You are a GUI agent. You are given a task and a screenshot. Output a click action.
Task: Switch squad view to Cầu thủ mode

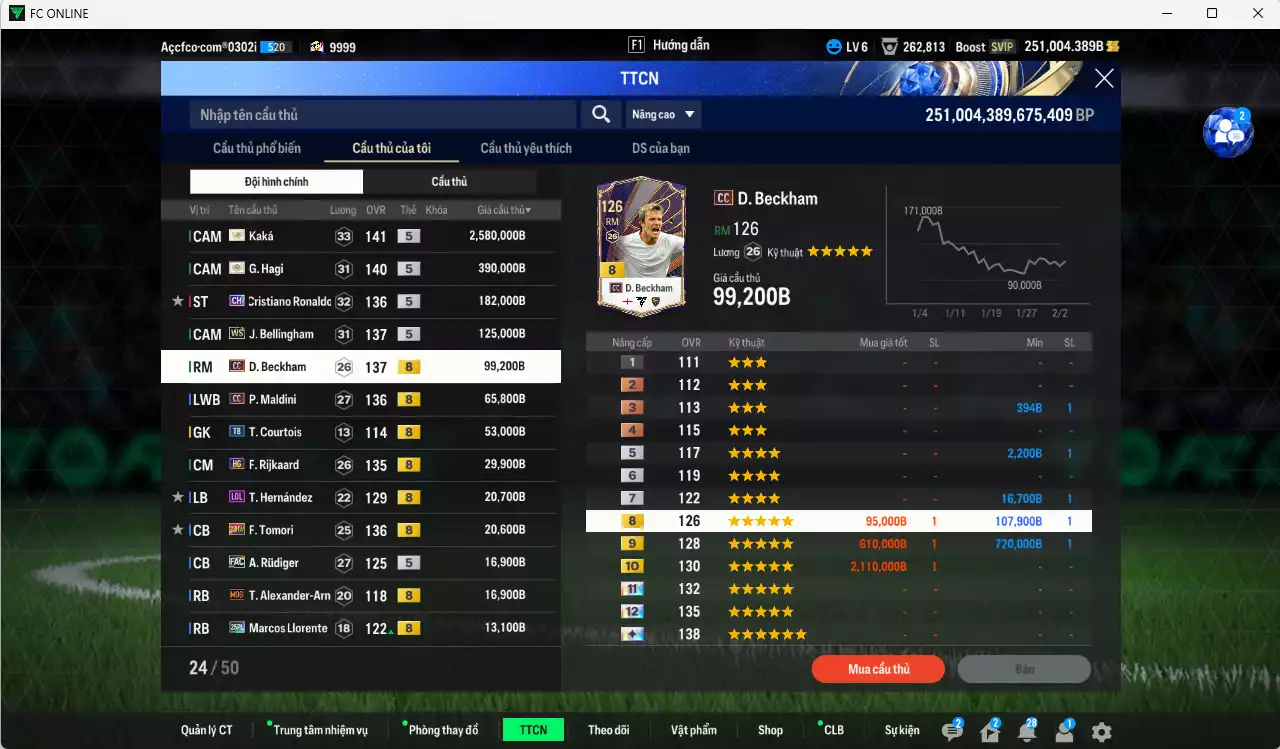pos(450,181)
